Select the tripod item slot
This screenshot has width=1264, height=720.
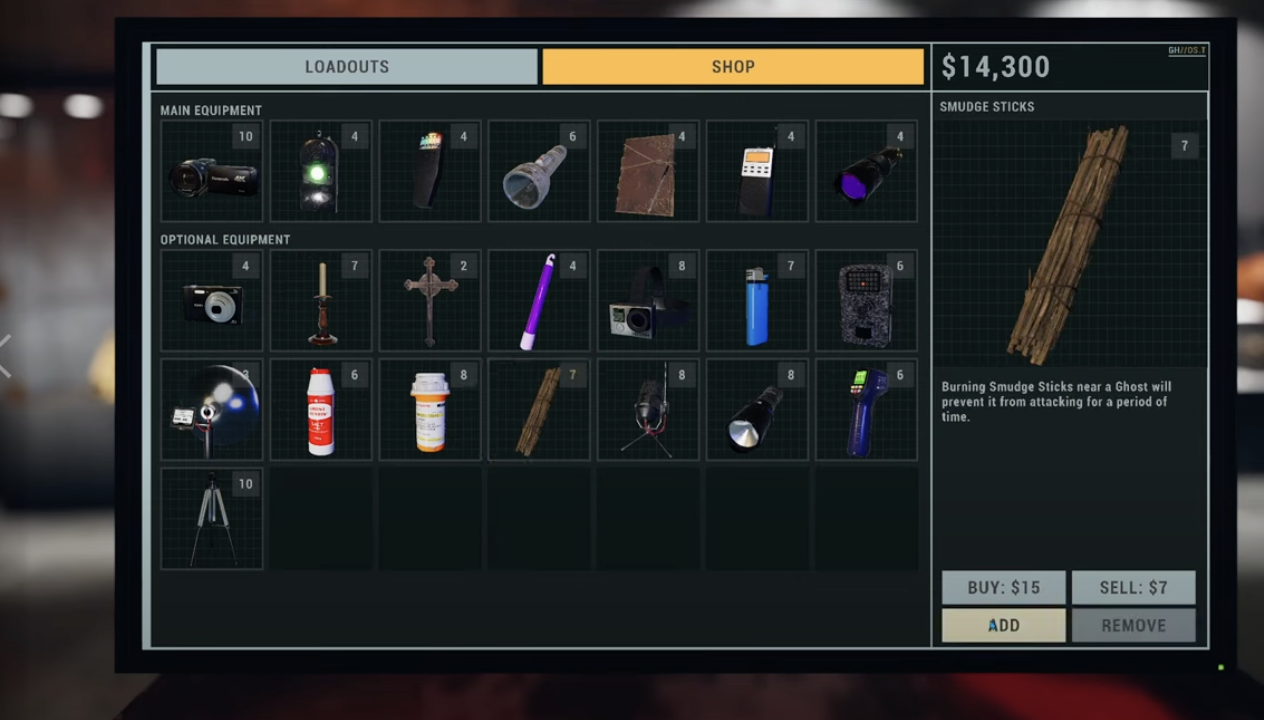(212, 519)
